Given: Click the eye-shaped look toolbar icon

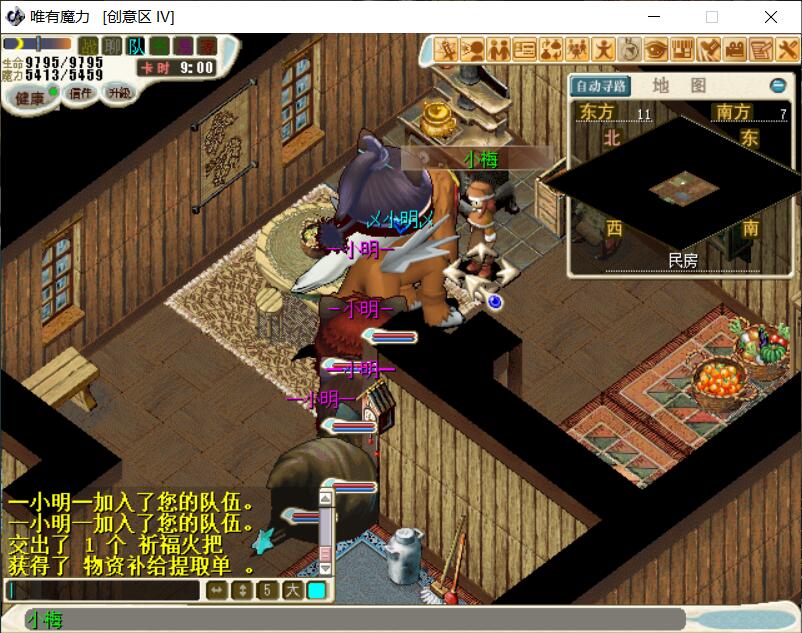Looking at the screenshot, I should click(x=656, y=49).
